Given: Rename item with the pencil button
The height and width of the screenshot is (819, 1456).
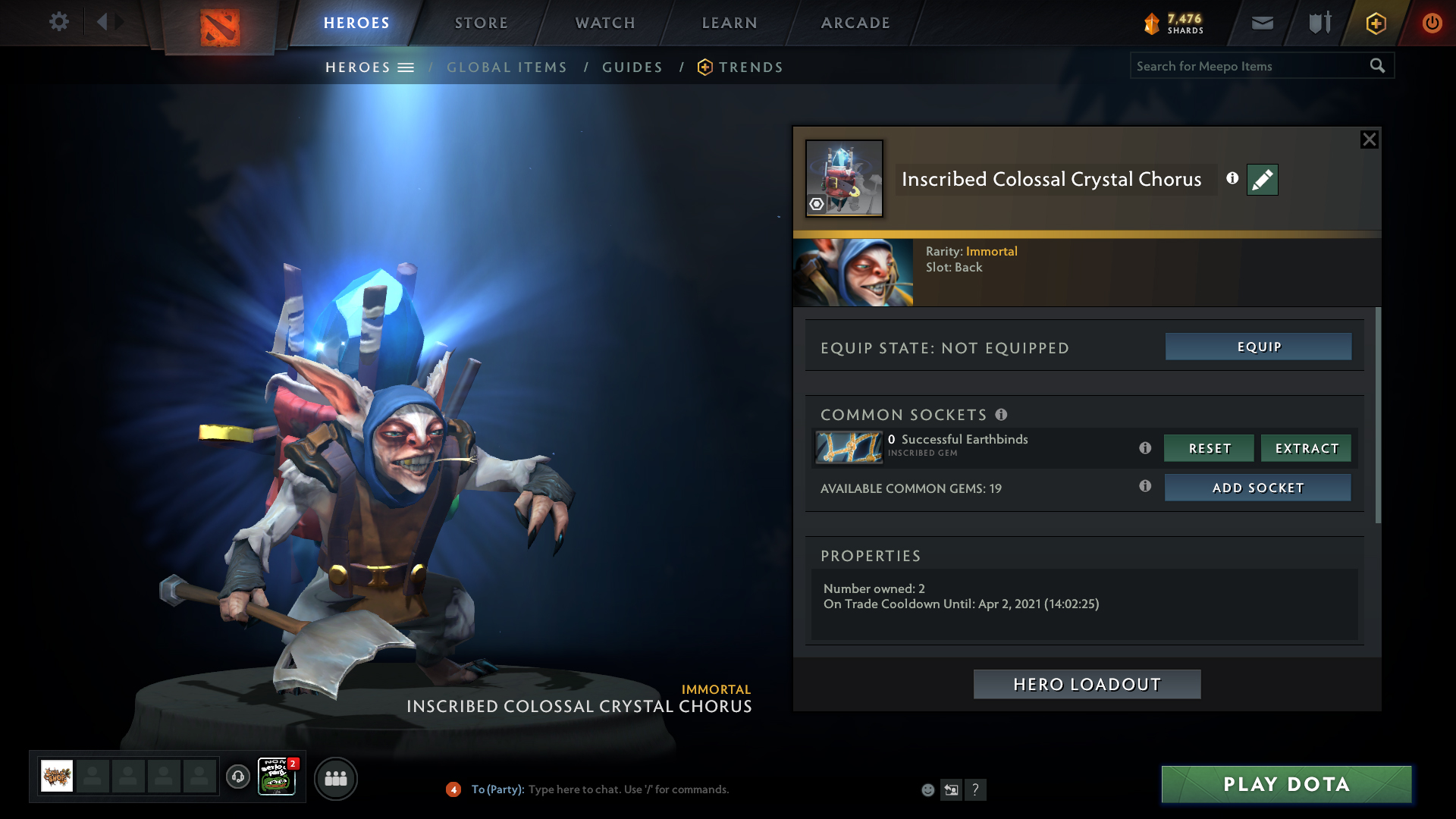Looking at the screenshot, I should click(1262, 180).
